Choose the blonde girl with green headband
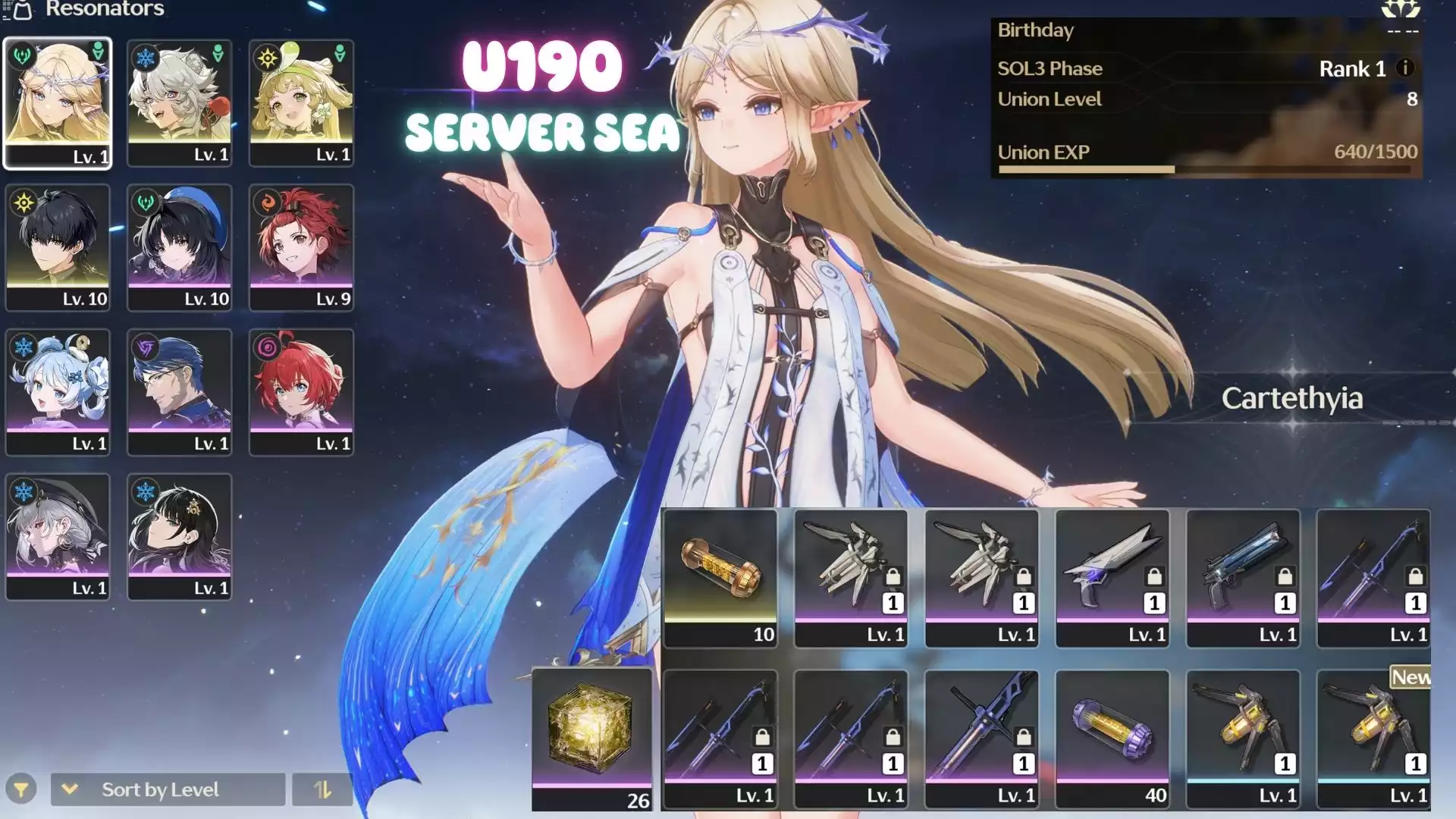1456x819 pixels. tap(302, 102)
